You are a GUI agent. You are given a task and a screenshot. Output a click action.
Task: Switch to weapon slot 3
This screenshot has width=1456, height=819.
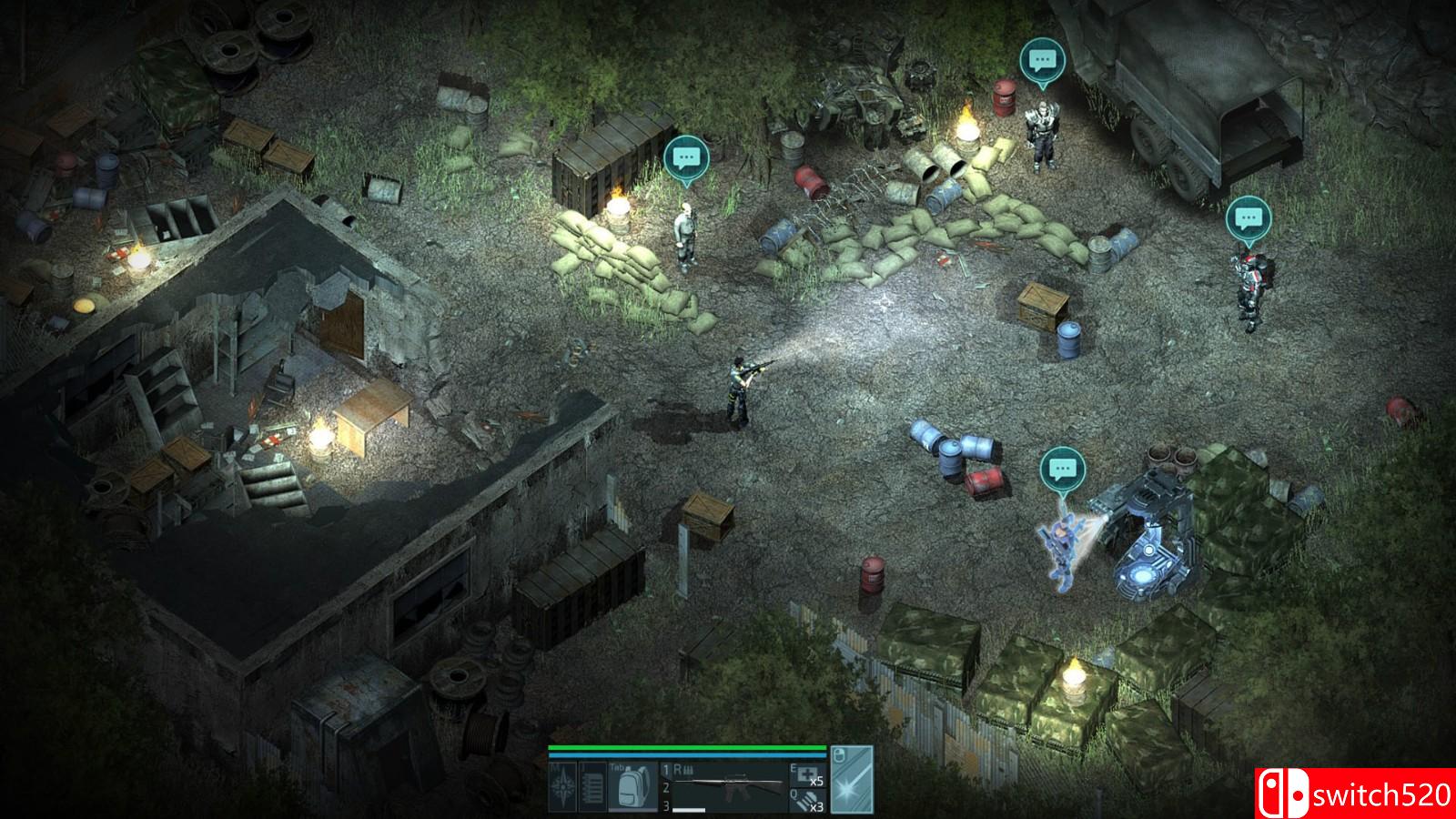pos(667,805)
